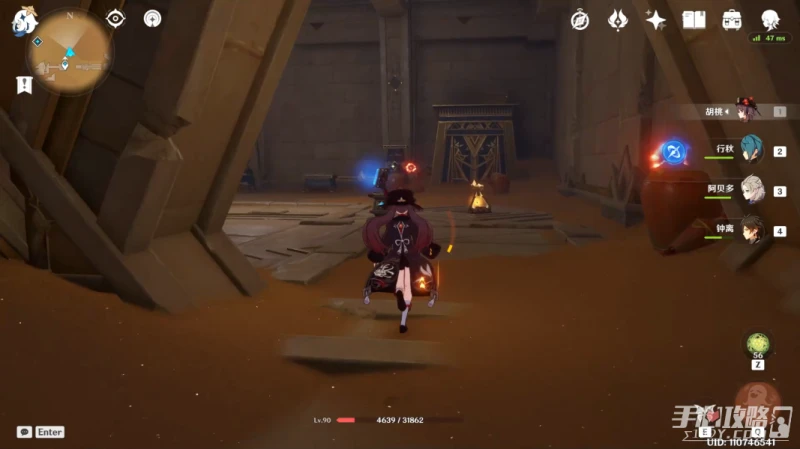Open the Adventurer Handbook book icon
This screenshot has height=449, width=800.
tap(694, 19)
